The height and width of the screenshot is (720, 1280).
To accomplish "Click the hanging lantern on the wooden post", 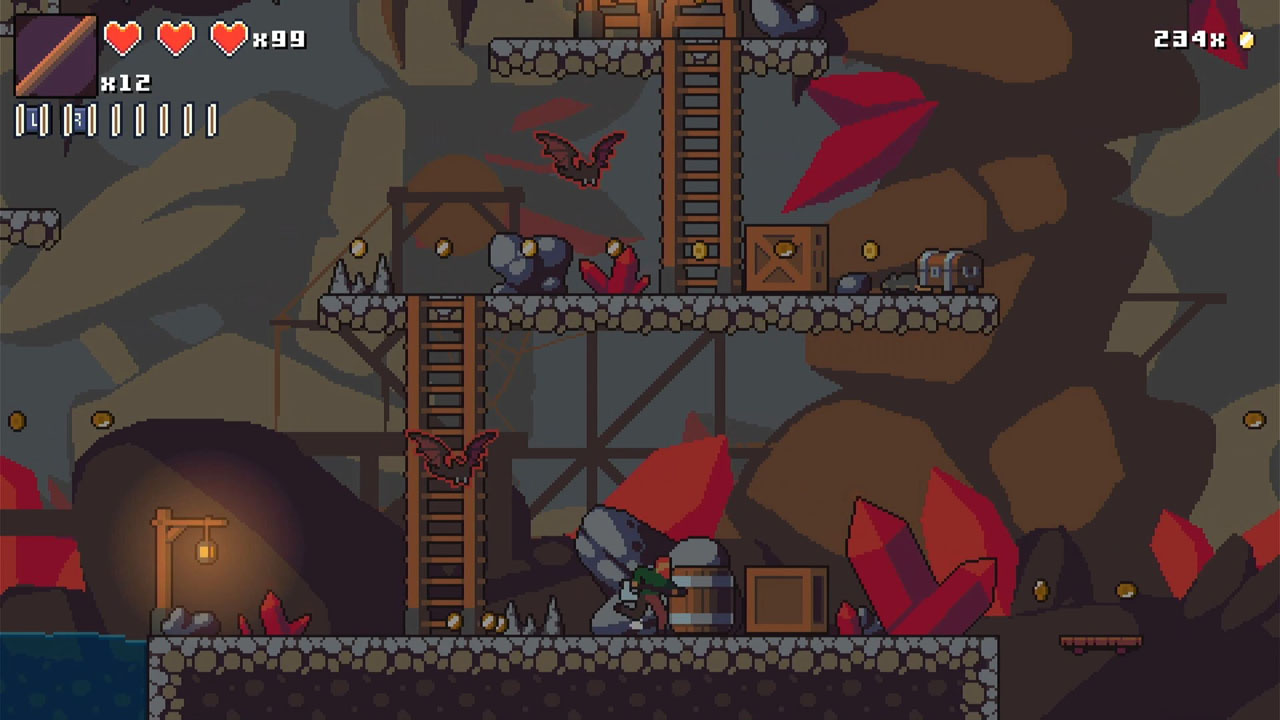I will click(205, 552).
